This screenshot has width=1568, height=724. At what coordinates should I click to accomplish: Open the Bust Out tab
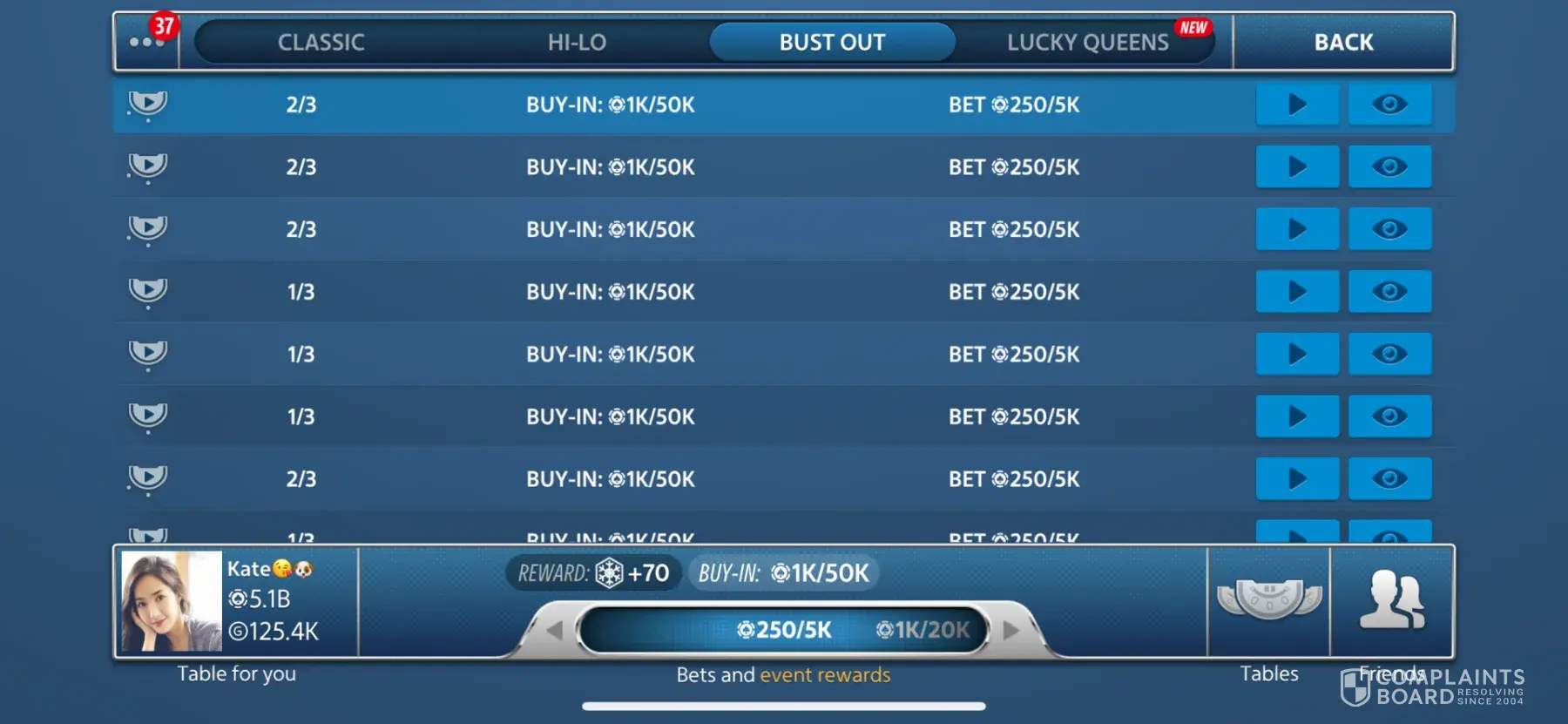coord(832,42)
